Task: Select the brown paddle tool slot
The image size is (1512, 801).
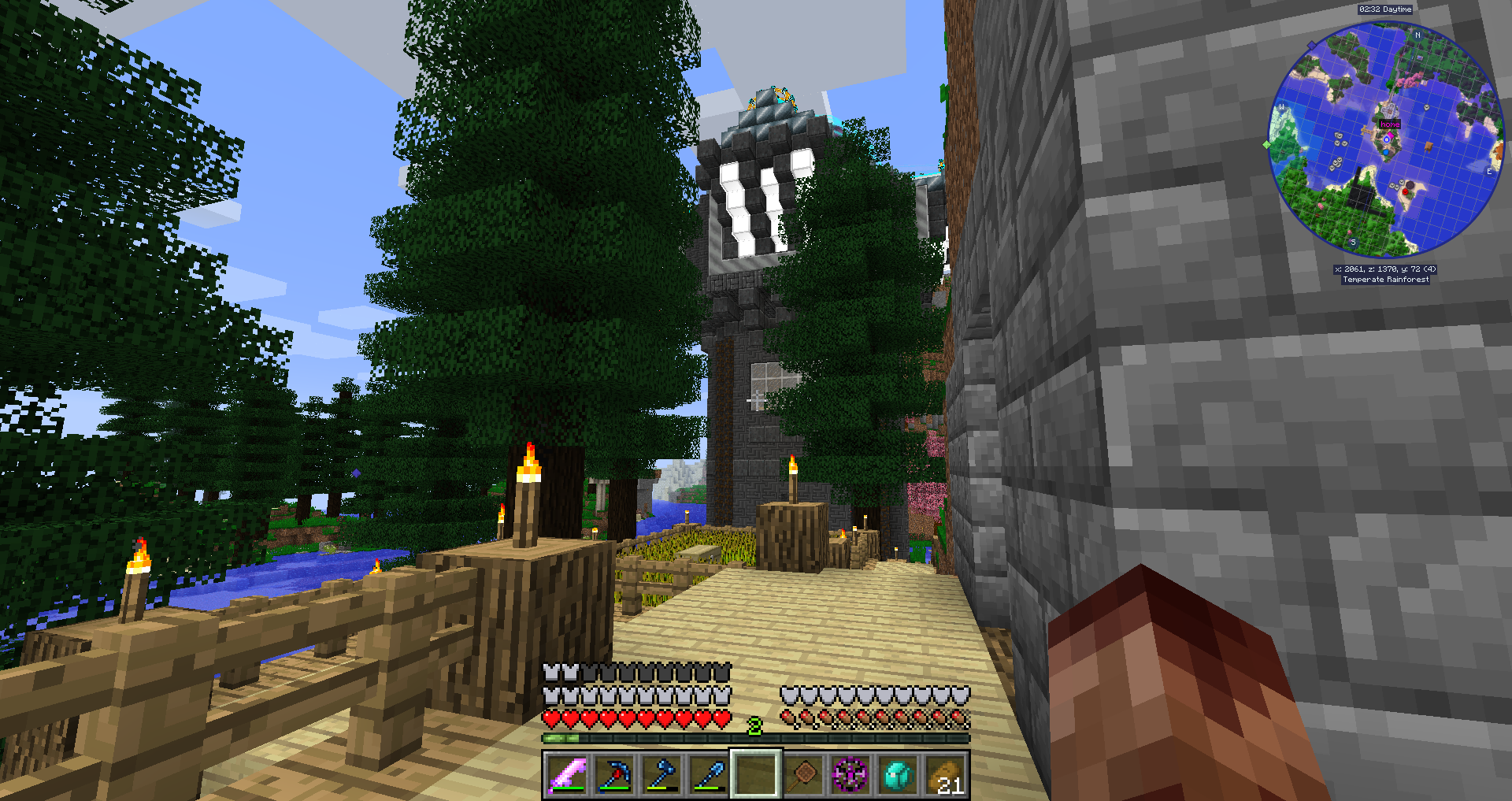Action: coord(803,775)
